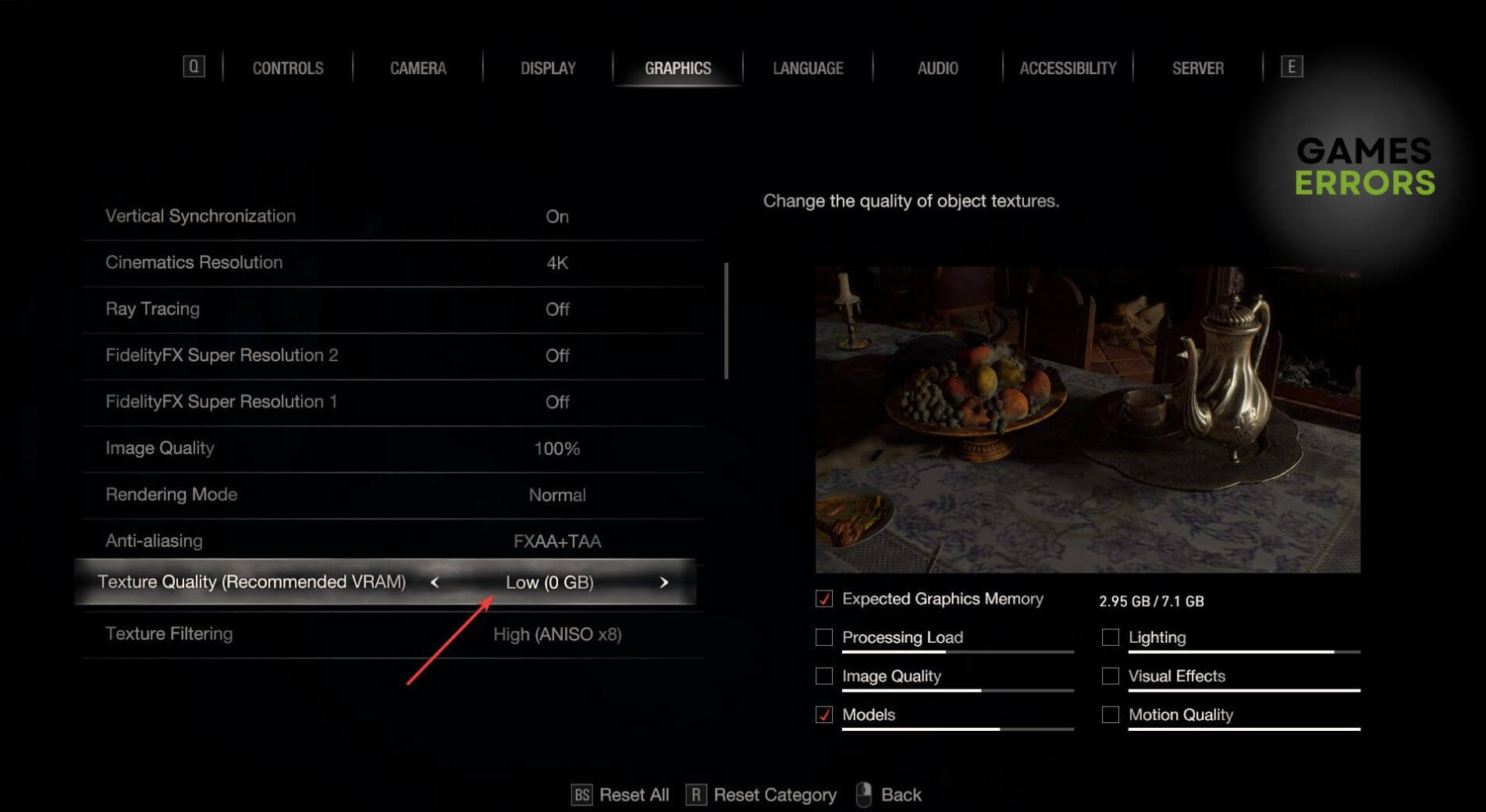Open the Audio settings tab
The height and width of the screenshot is (812, 1486).
point(937,69)
